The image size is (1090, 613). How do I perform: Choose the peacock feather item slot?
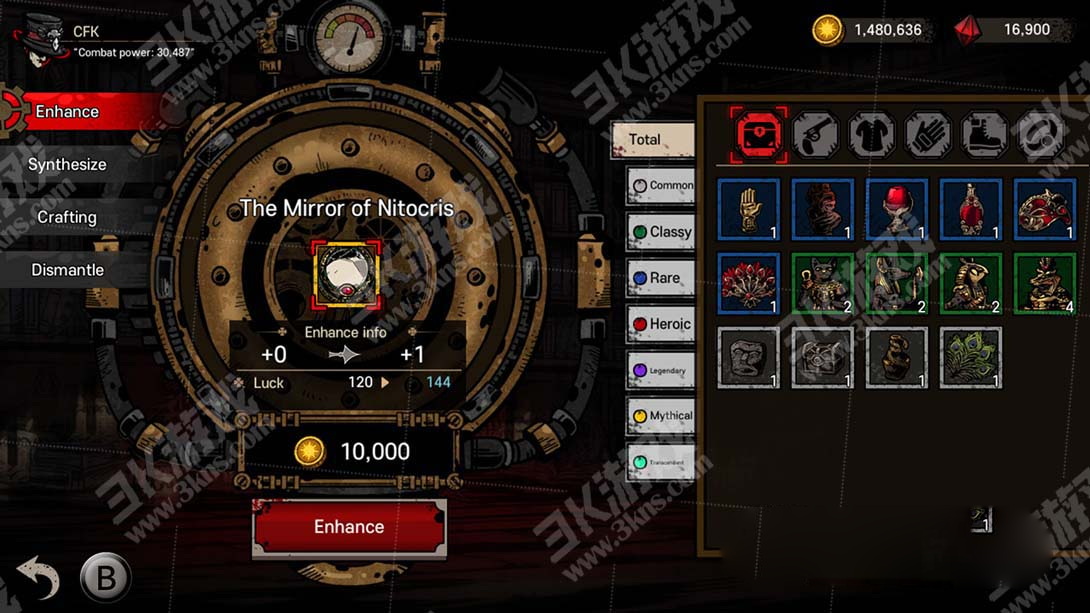[970, 357]
